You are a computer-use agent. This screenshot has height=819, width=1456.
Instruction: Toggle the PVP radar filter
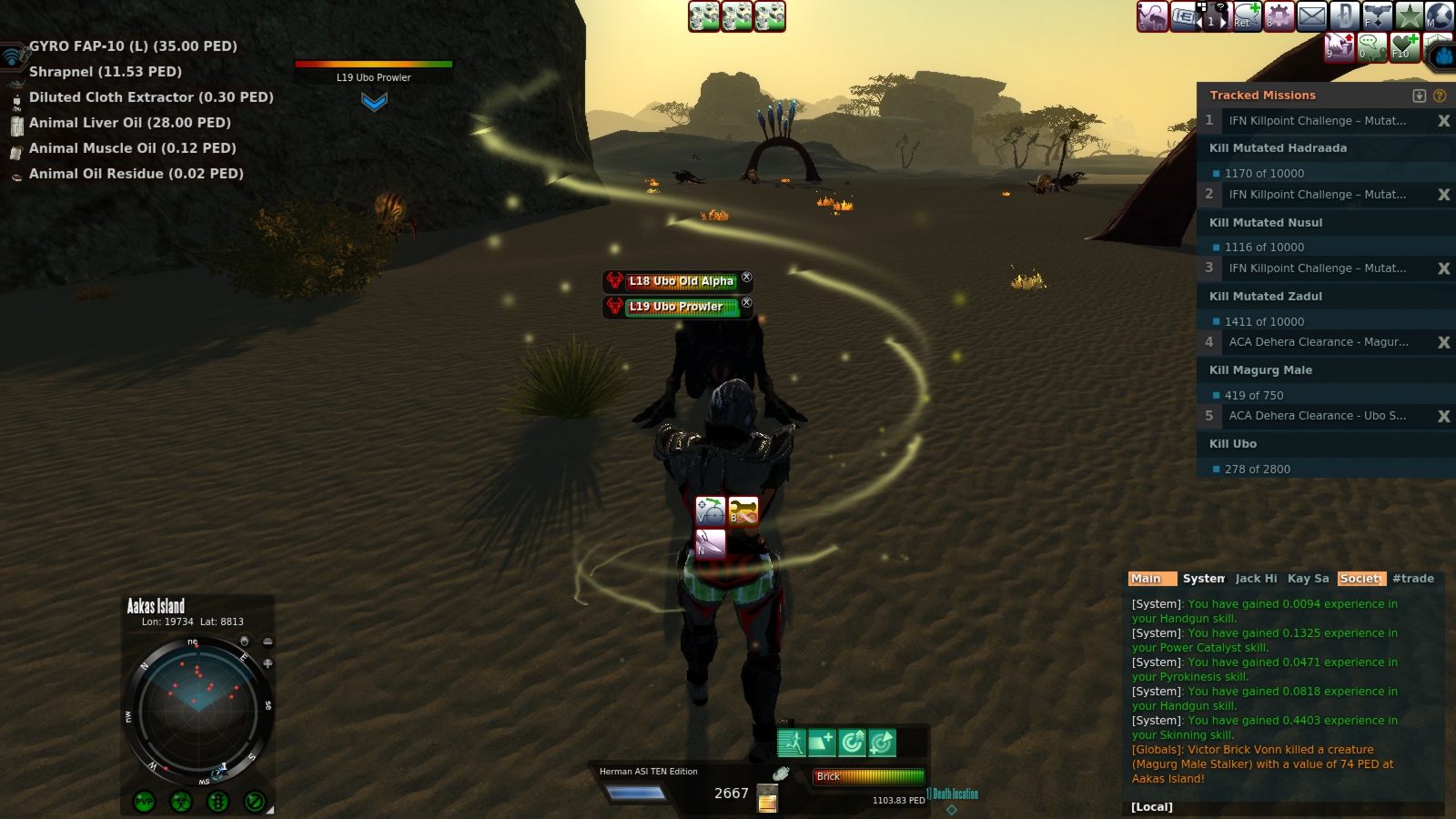pos(144,802)
